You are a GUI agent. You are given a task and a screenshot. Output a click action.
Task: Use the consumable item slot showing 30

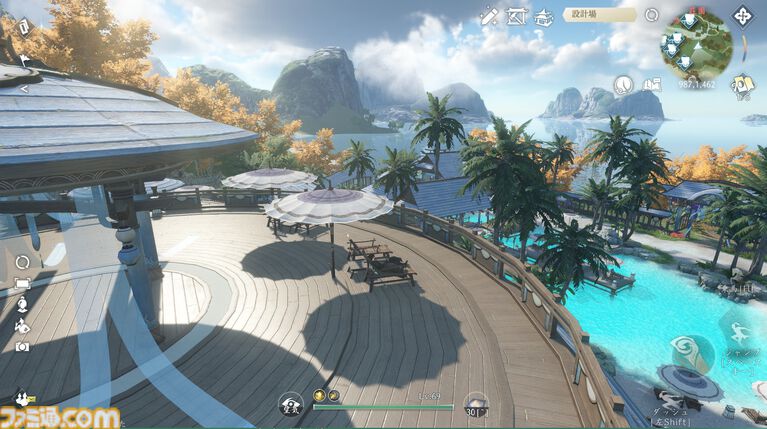pos(476,403)
